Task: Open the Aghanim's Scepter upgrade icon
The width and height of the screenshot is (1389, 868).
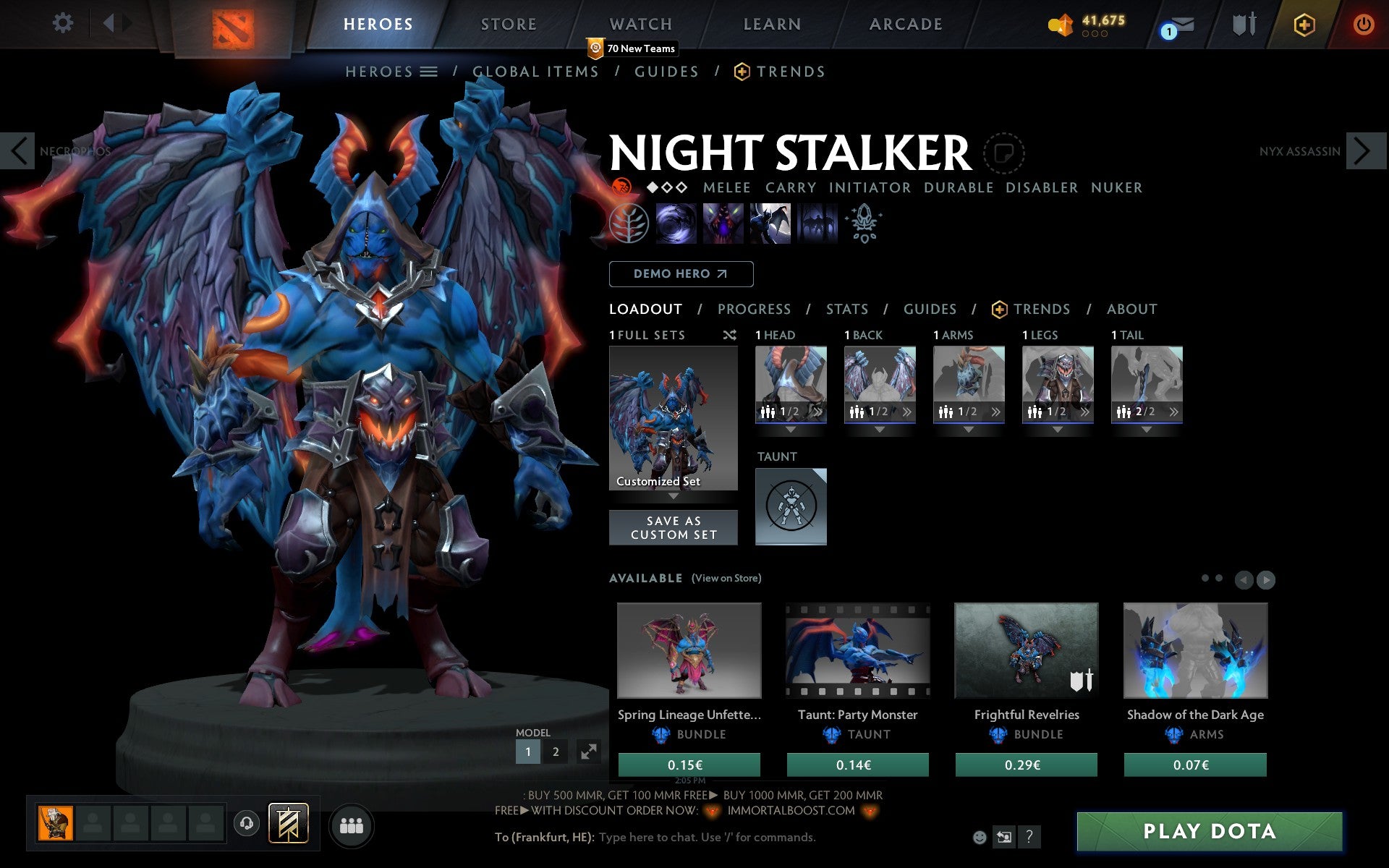Action: (864, 224)
